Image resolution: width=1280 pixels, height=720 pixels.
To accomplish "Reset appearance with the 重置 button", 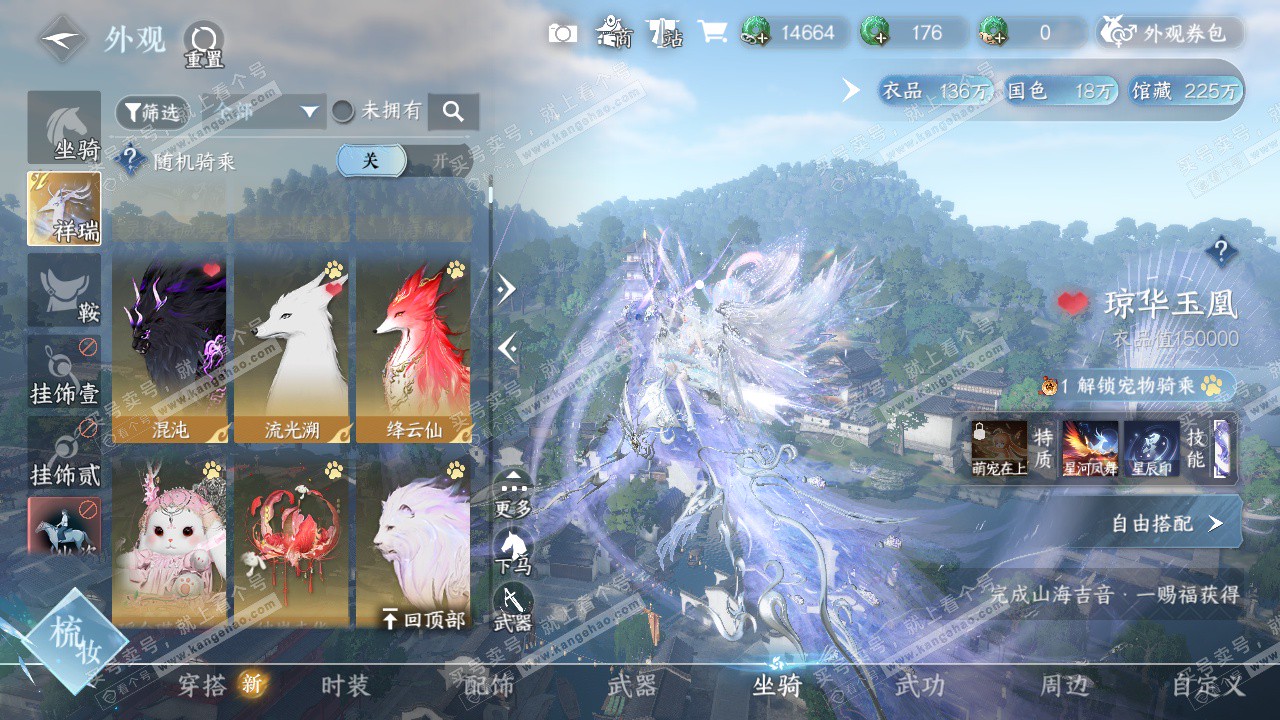I will coord(204,44).
